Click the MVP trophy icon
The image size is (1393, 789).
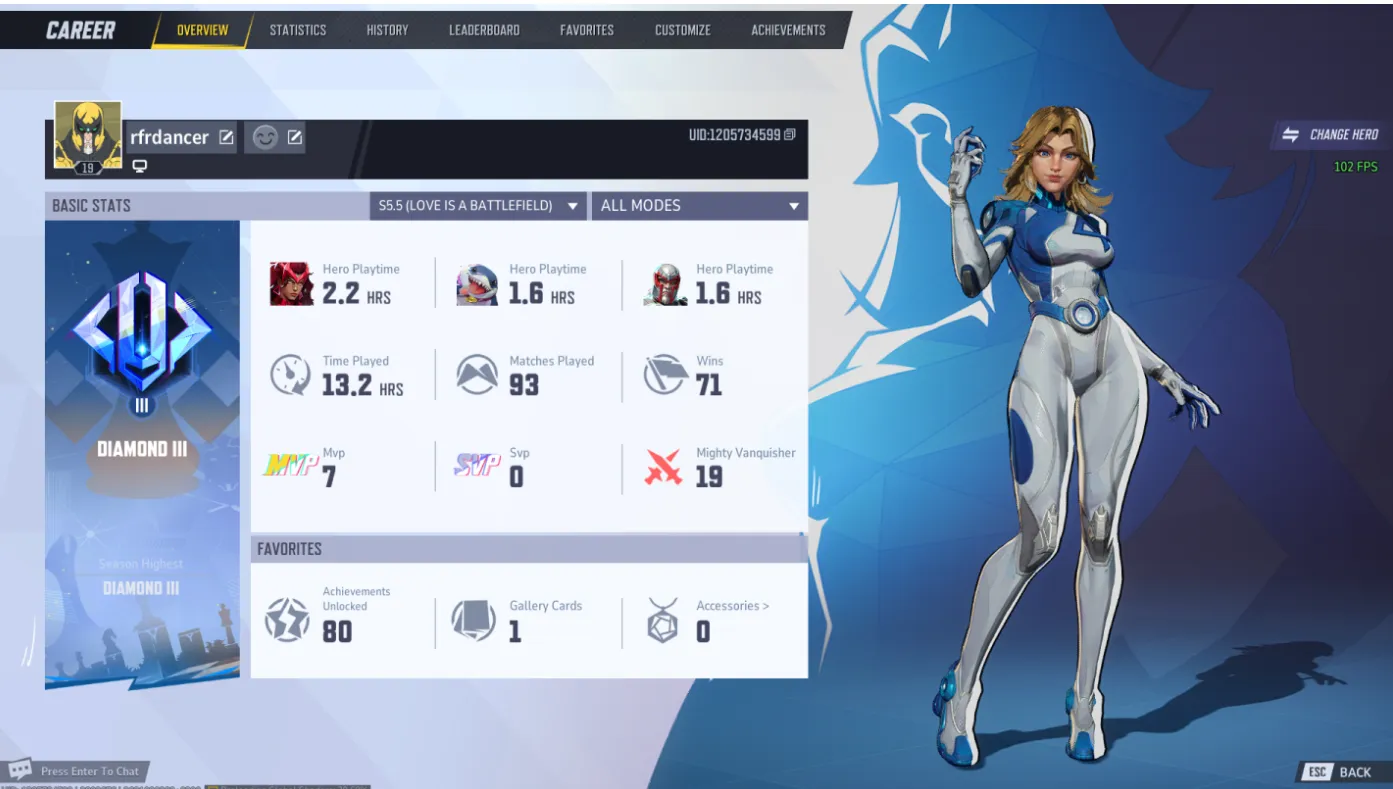[x=289, y=466]
